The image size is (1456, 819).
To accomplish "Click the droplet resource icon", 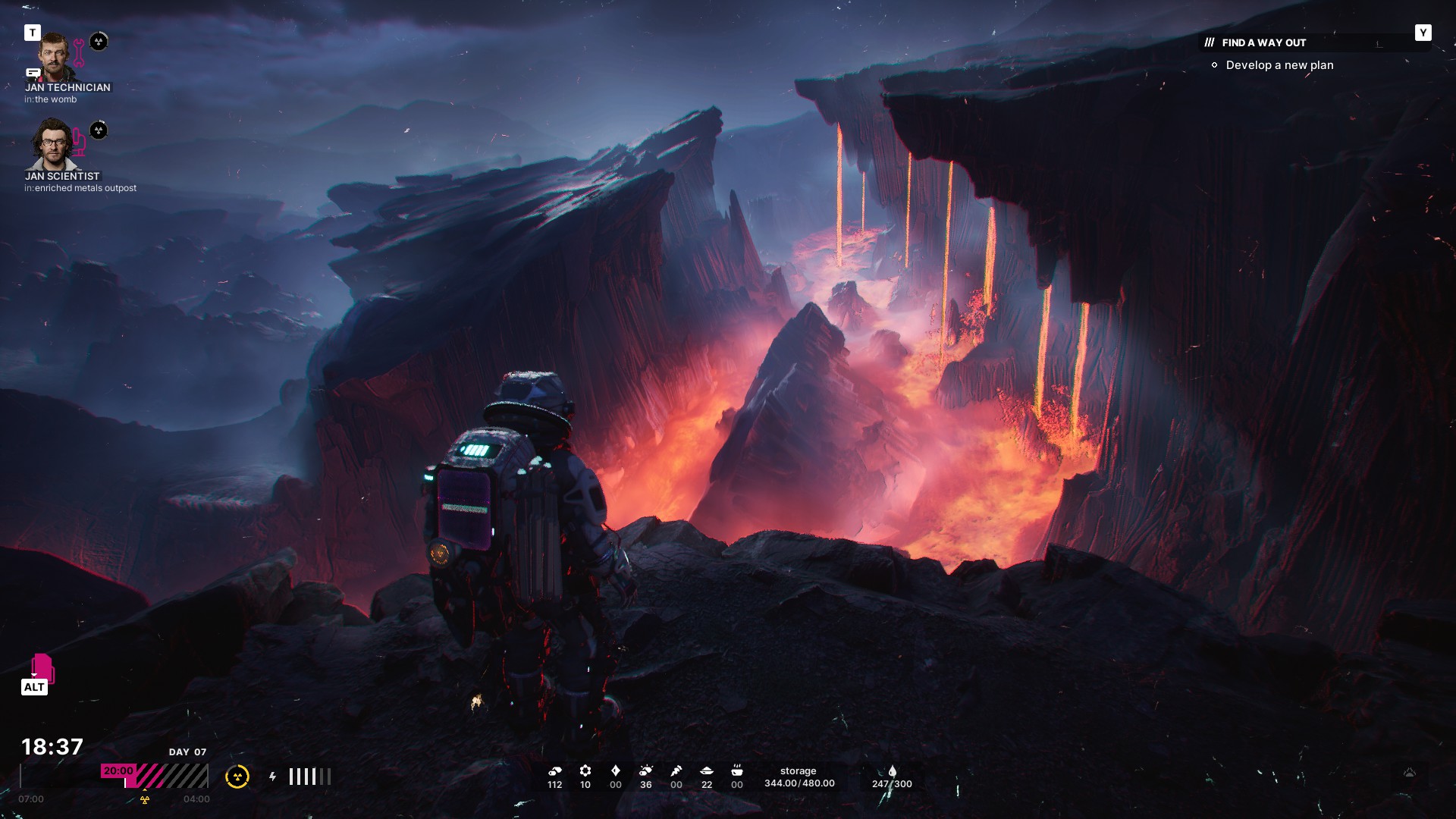I will 892,771.
